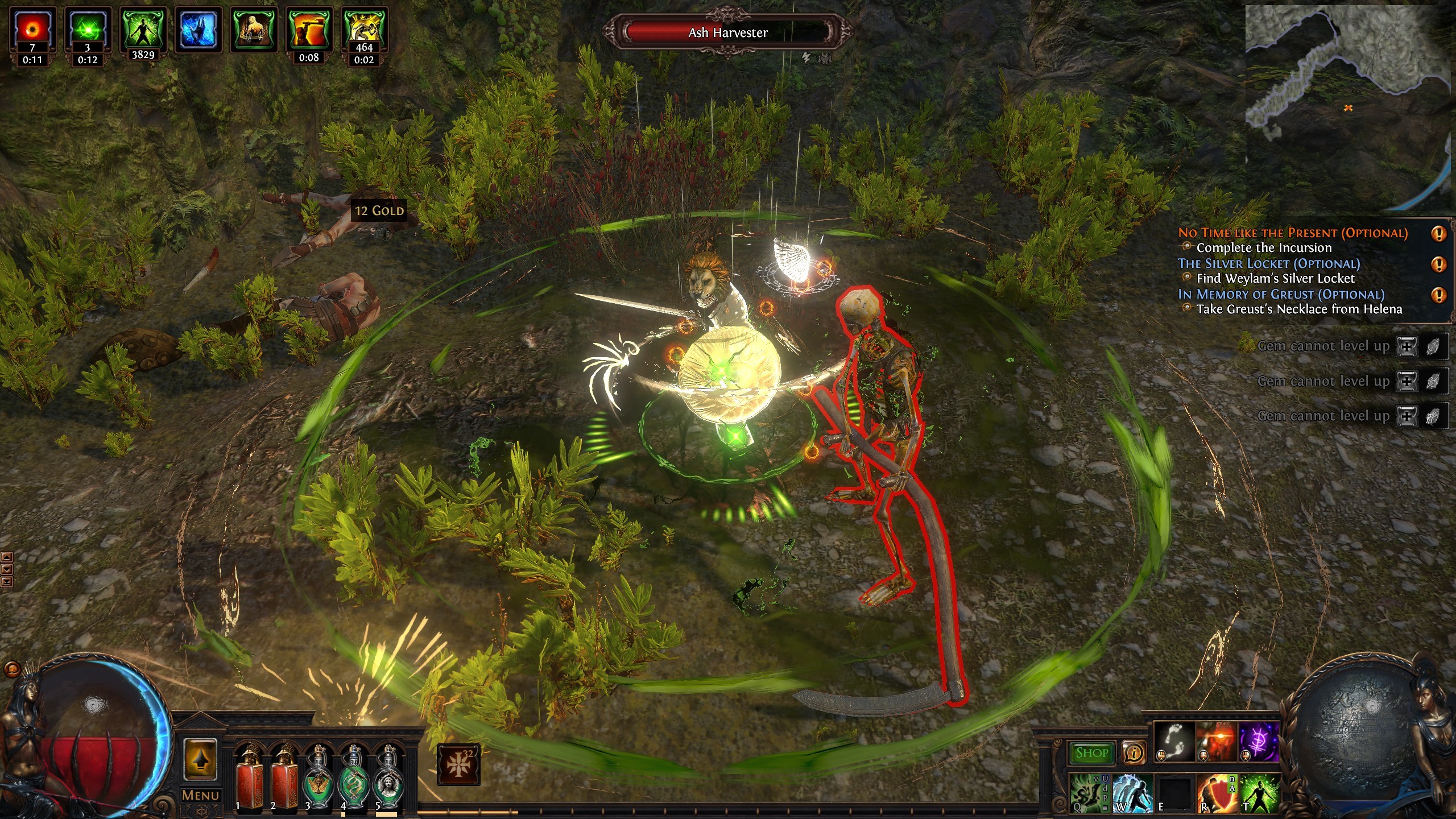Open the minimap
1456x819 pixels.
(x=1348, y=107)
